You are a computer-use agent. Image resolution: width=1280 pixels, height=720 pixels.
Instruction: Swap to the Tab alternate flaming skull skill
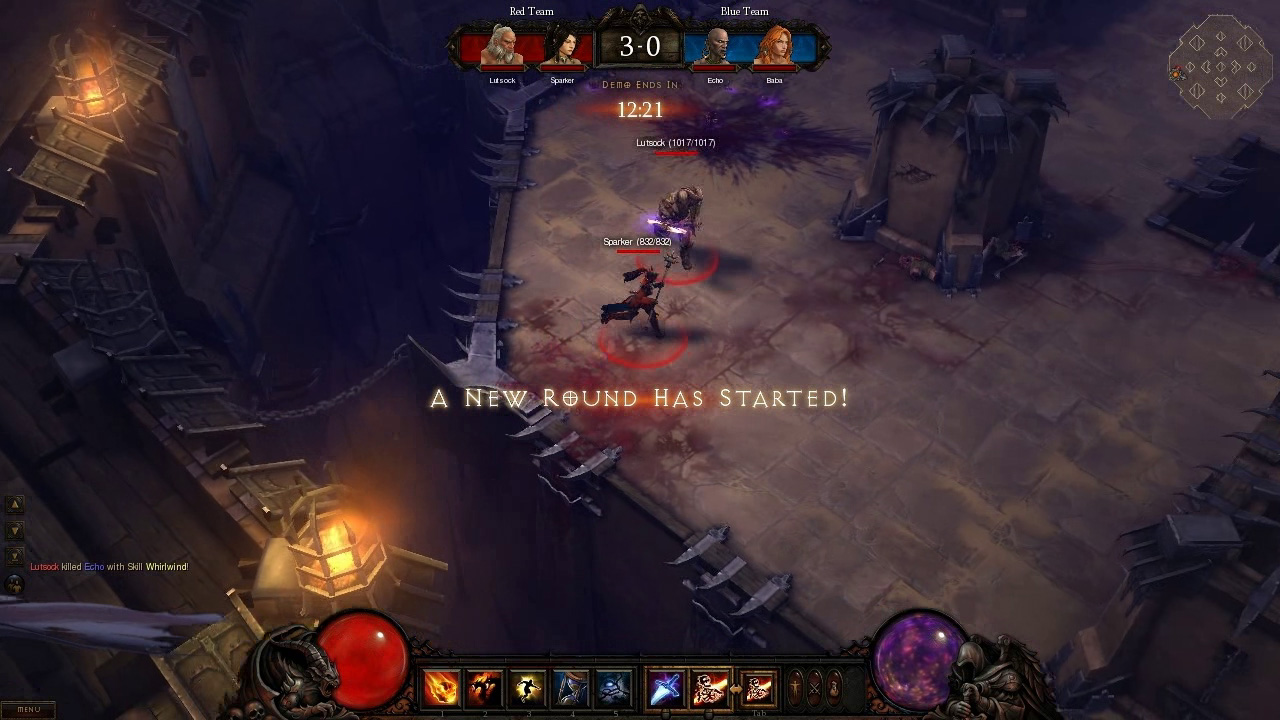[x=759, y=689]
